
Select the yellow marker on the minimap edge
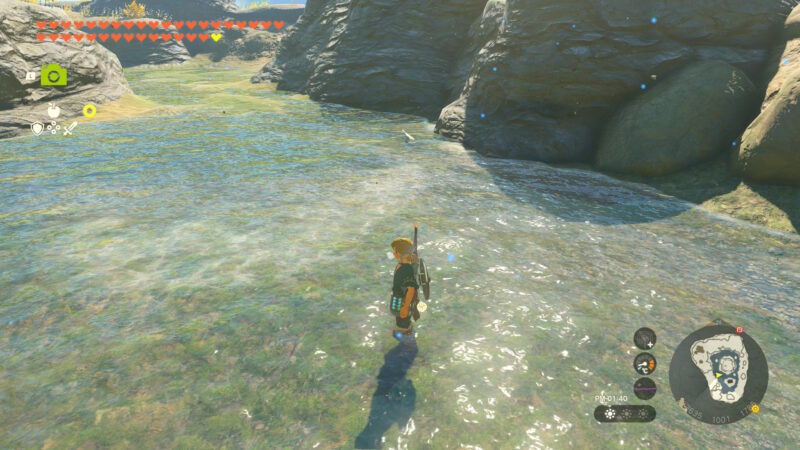(755, 408)
